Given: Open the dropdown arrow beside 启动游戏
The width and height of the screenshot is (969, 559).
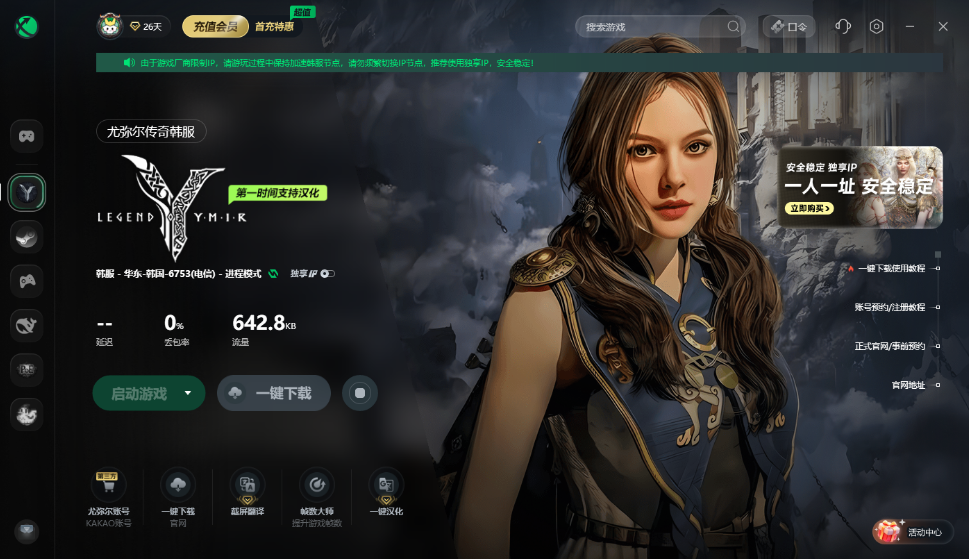Looking at the screenshot, I should tap(188, 394).
